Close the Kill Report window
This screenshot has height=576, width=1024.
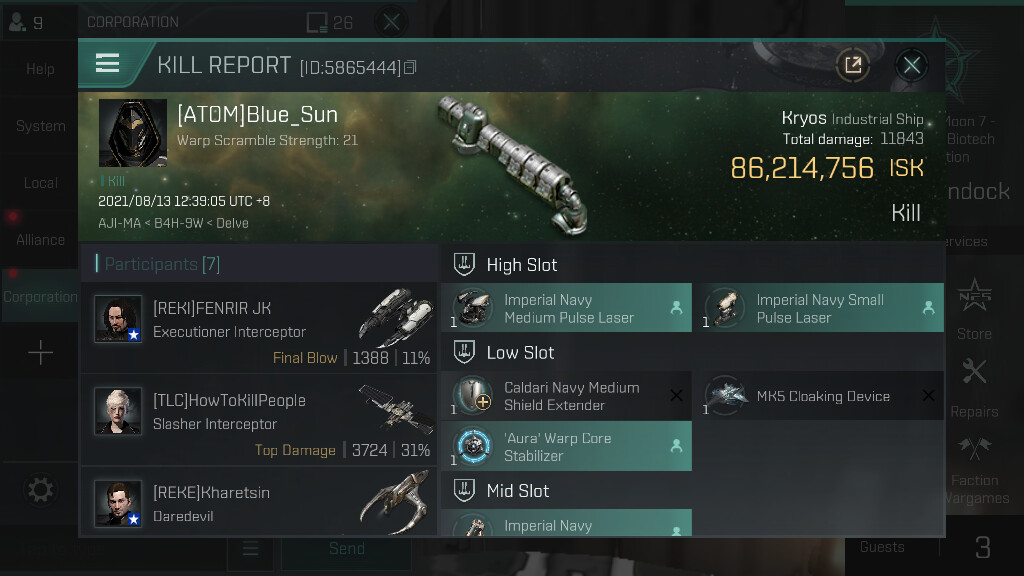[911, 66]
